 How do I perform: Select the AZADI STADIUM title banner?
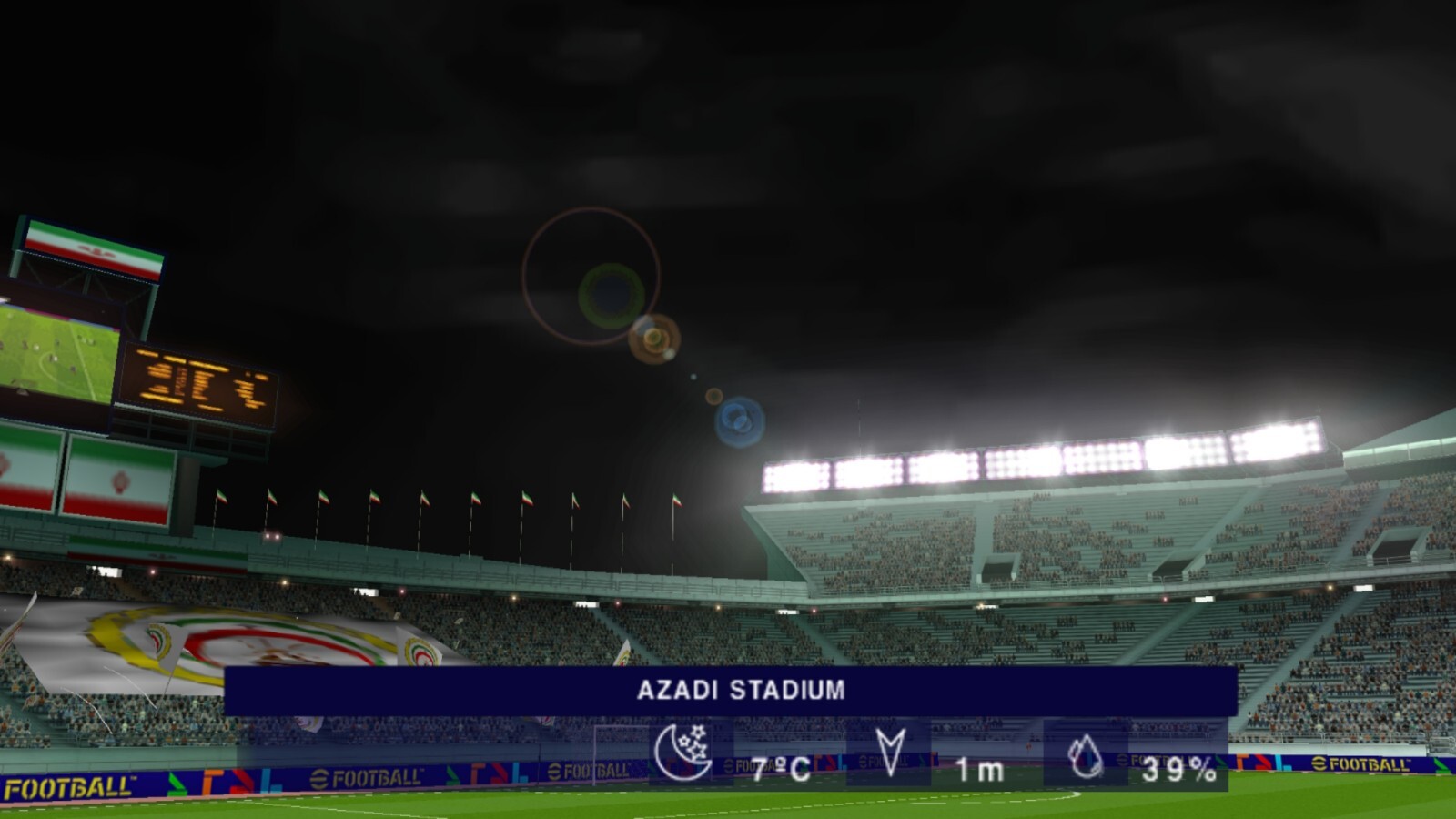pos(739,690)
